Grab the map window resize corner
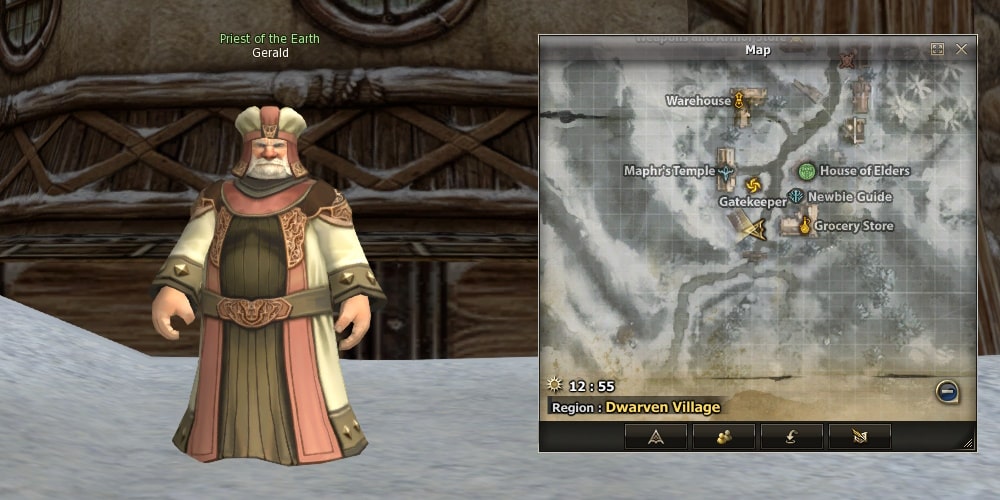 pos(967,441)
